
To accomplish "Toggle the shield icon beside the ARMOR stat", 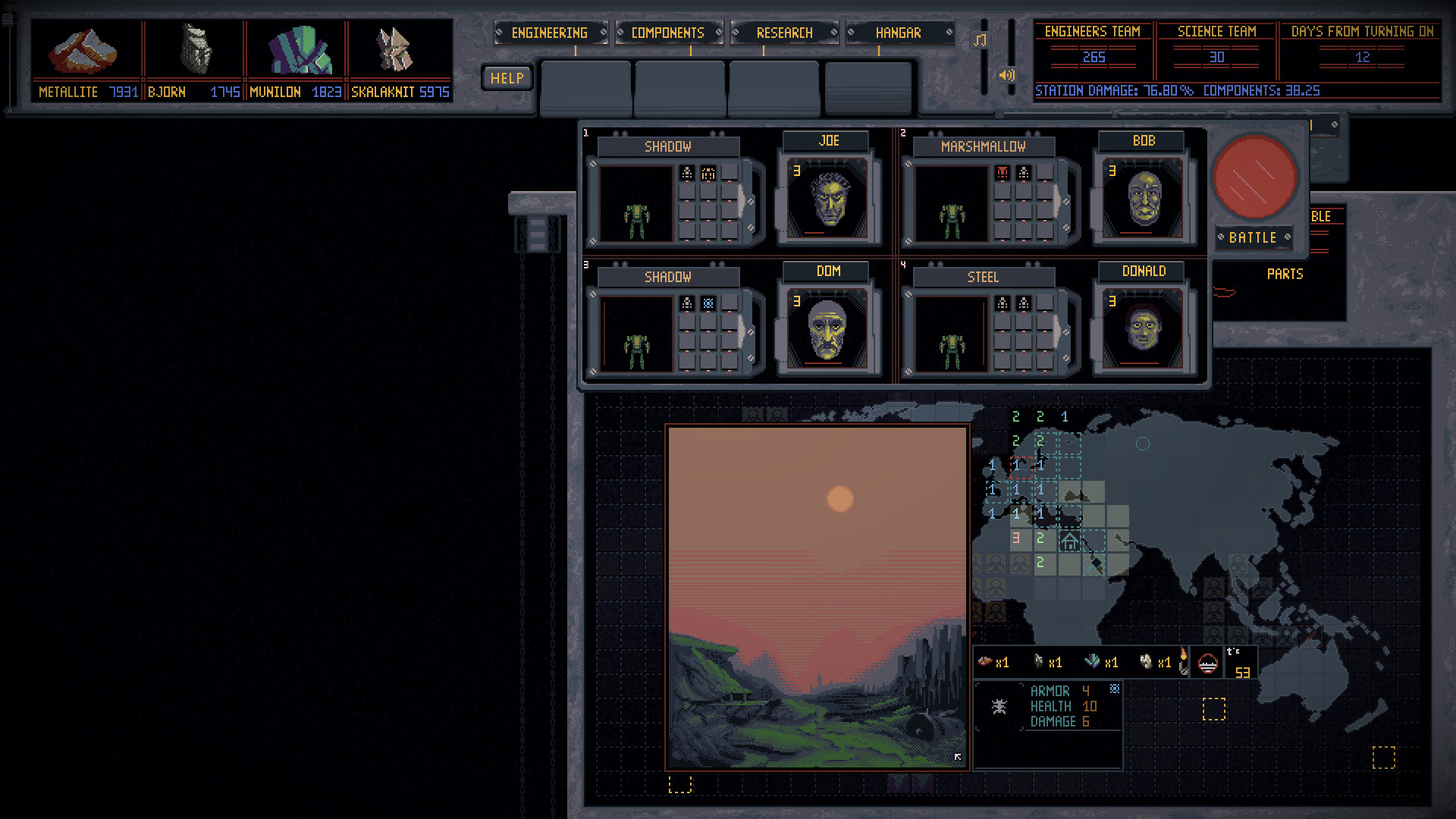I will click(1115, 689).
